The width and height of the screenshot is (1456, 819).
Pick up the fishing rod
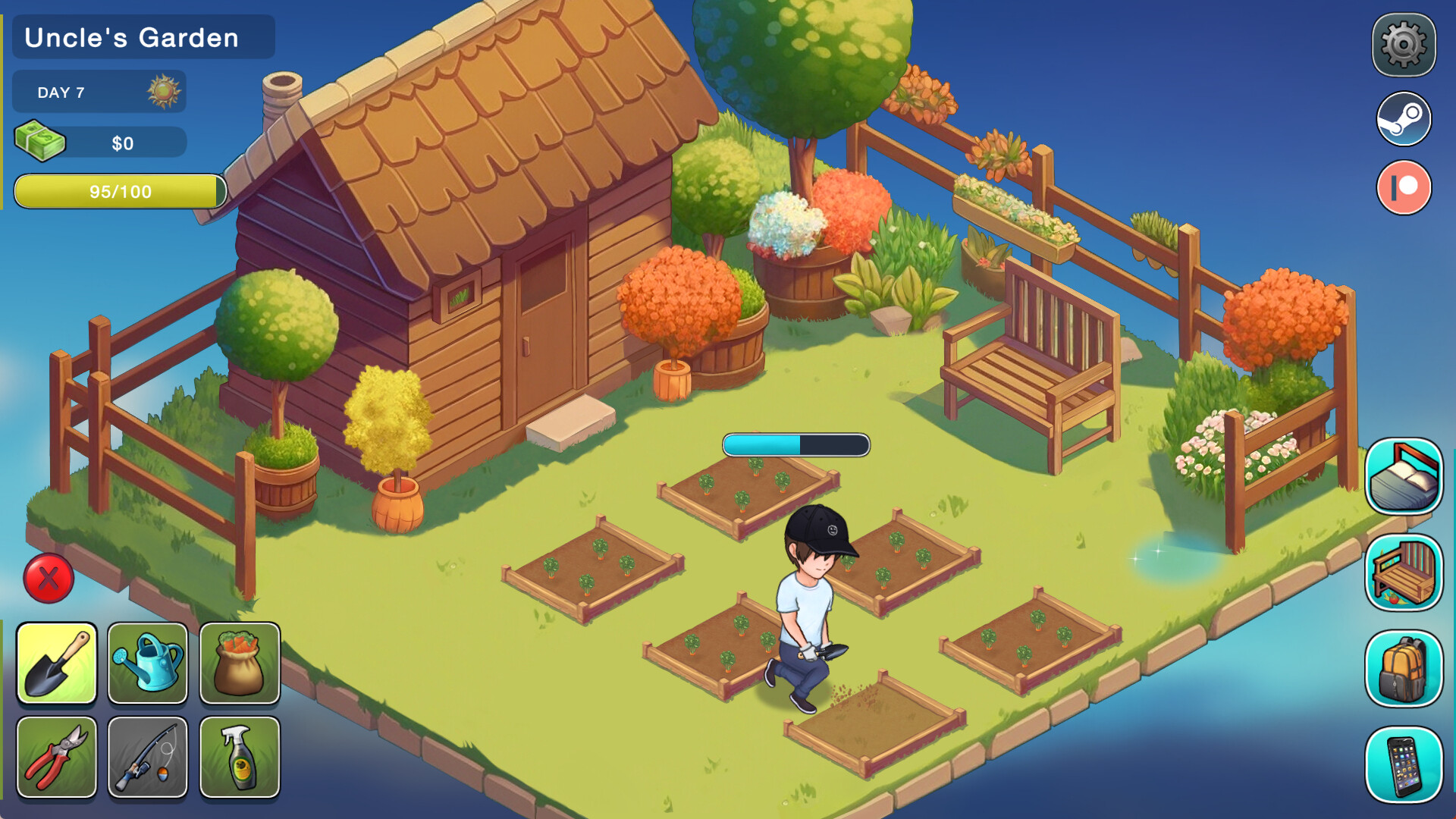[x=149, y=756]
